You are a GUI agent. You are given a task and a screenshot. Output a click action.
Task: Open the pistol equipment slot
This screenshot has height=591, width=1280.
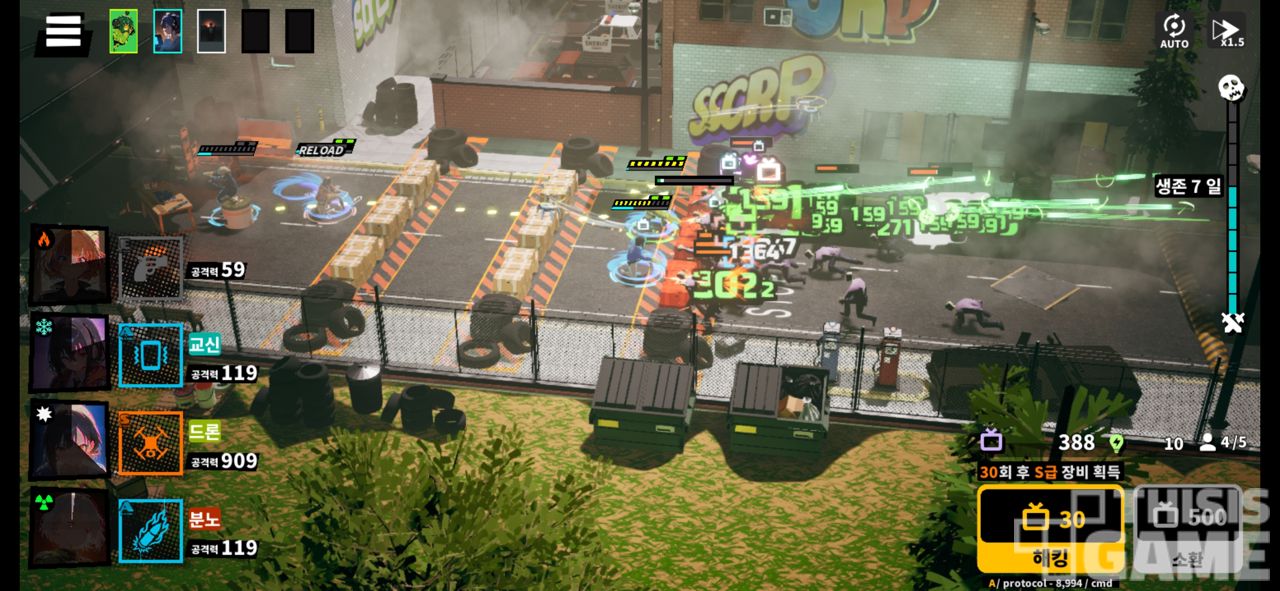tap(151, 268)
